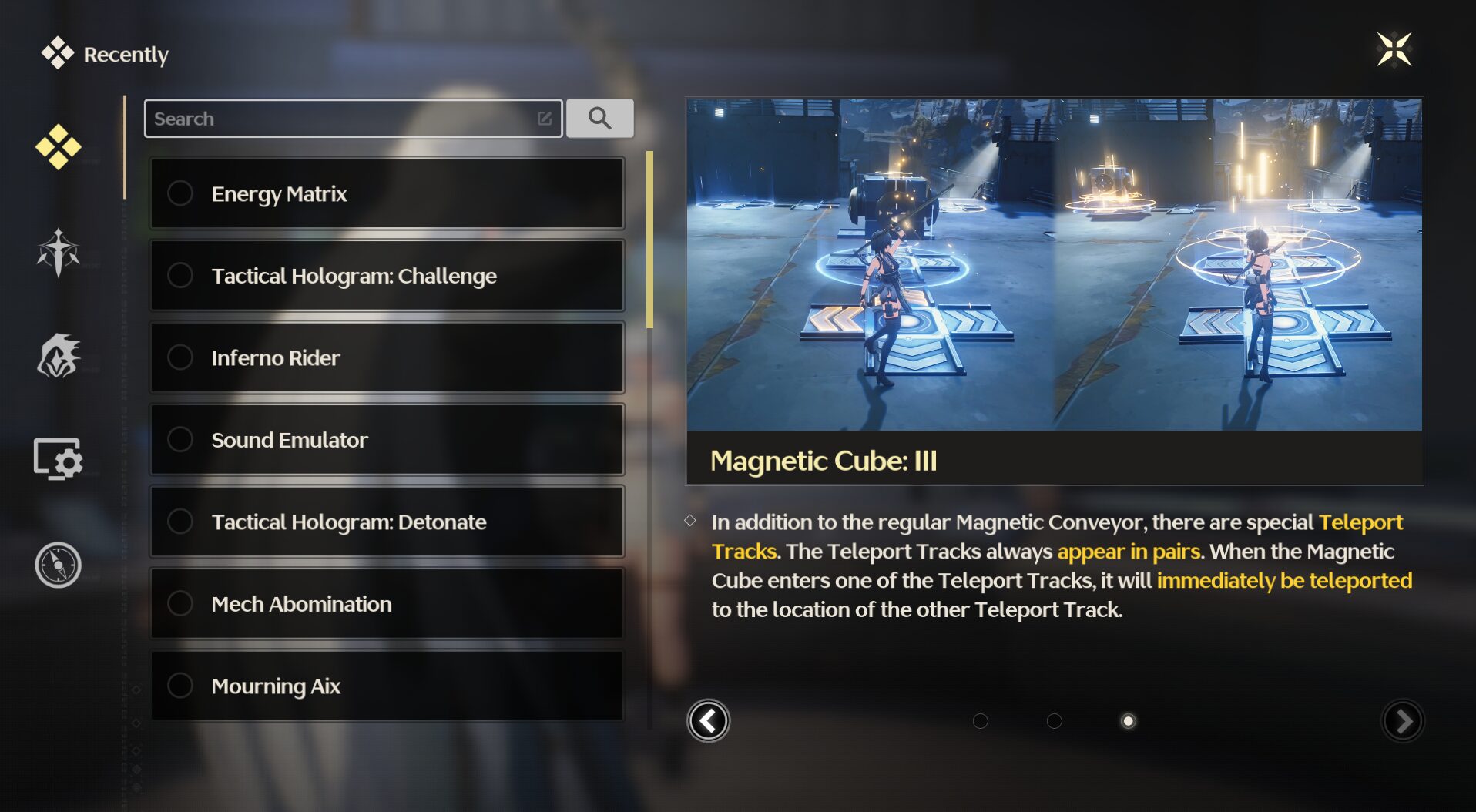
Task: Jump to the first page dot
Action: [980, 721]
